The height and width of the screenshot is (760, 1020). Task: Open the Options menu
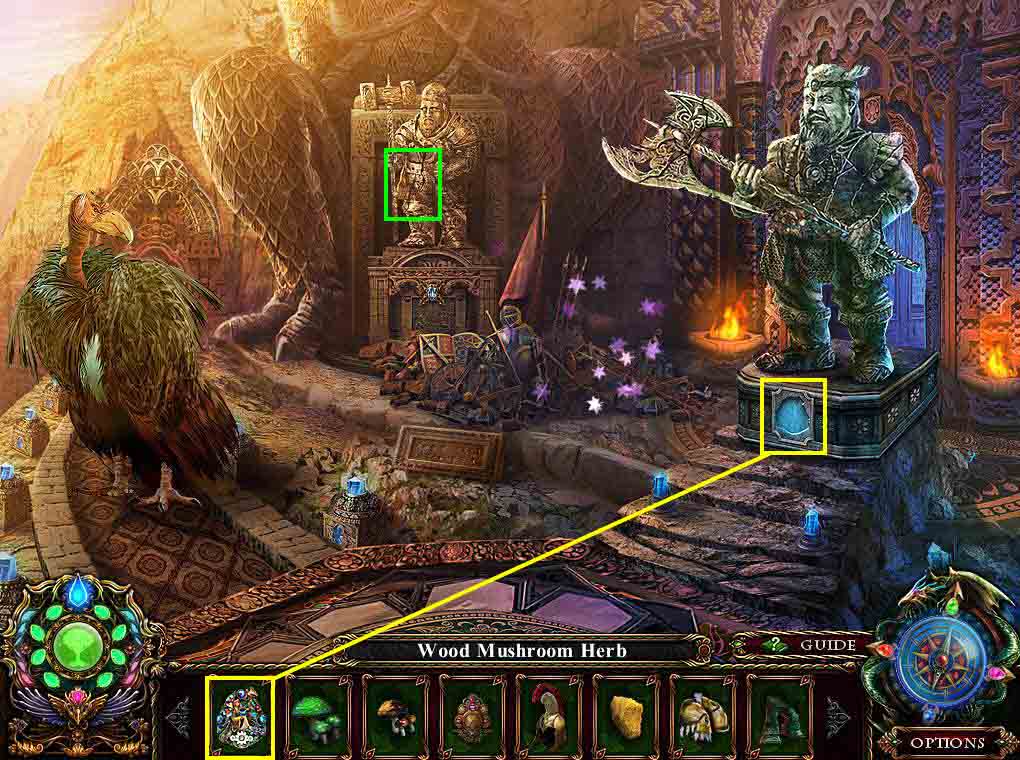(947, 742)
